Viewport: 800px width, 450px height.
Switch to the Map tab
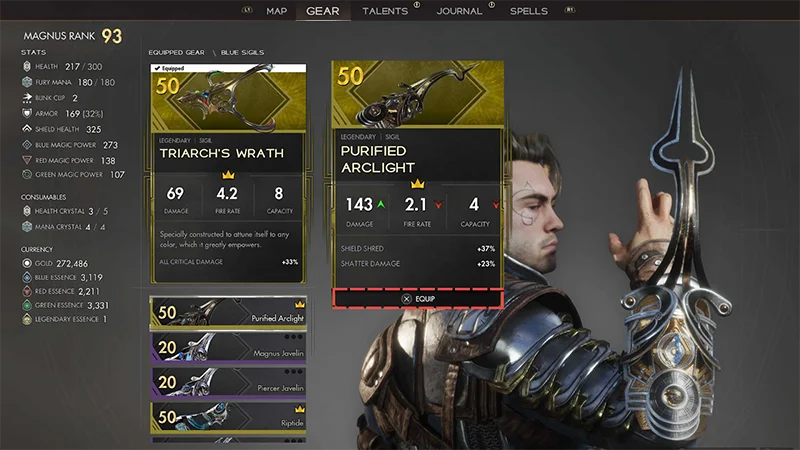277,11
